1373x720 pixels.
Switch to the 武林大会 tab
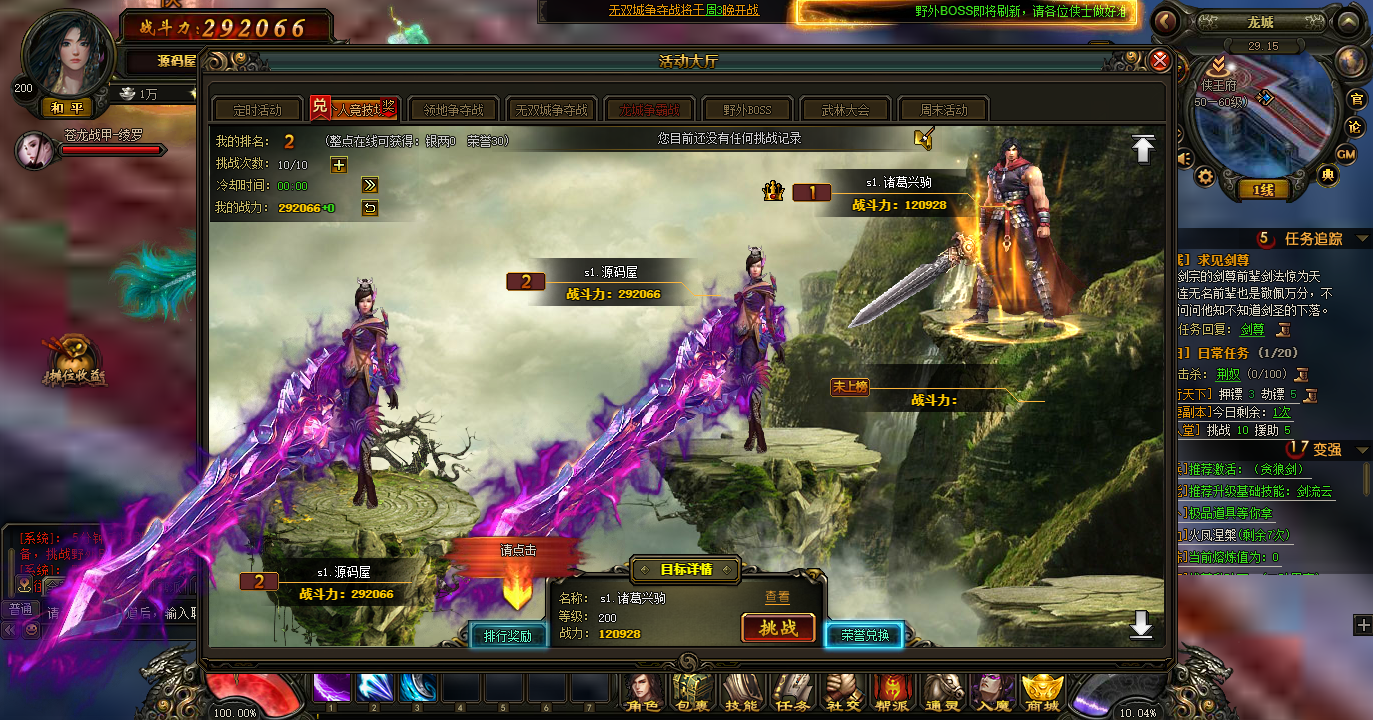845,110
